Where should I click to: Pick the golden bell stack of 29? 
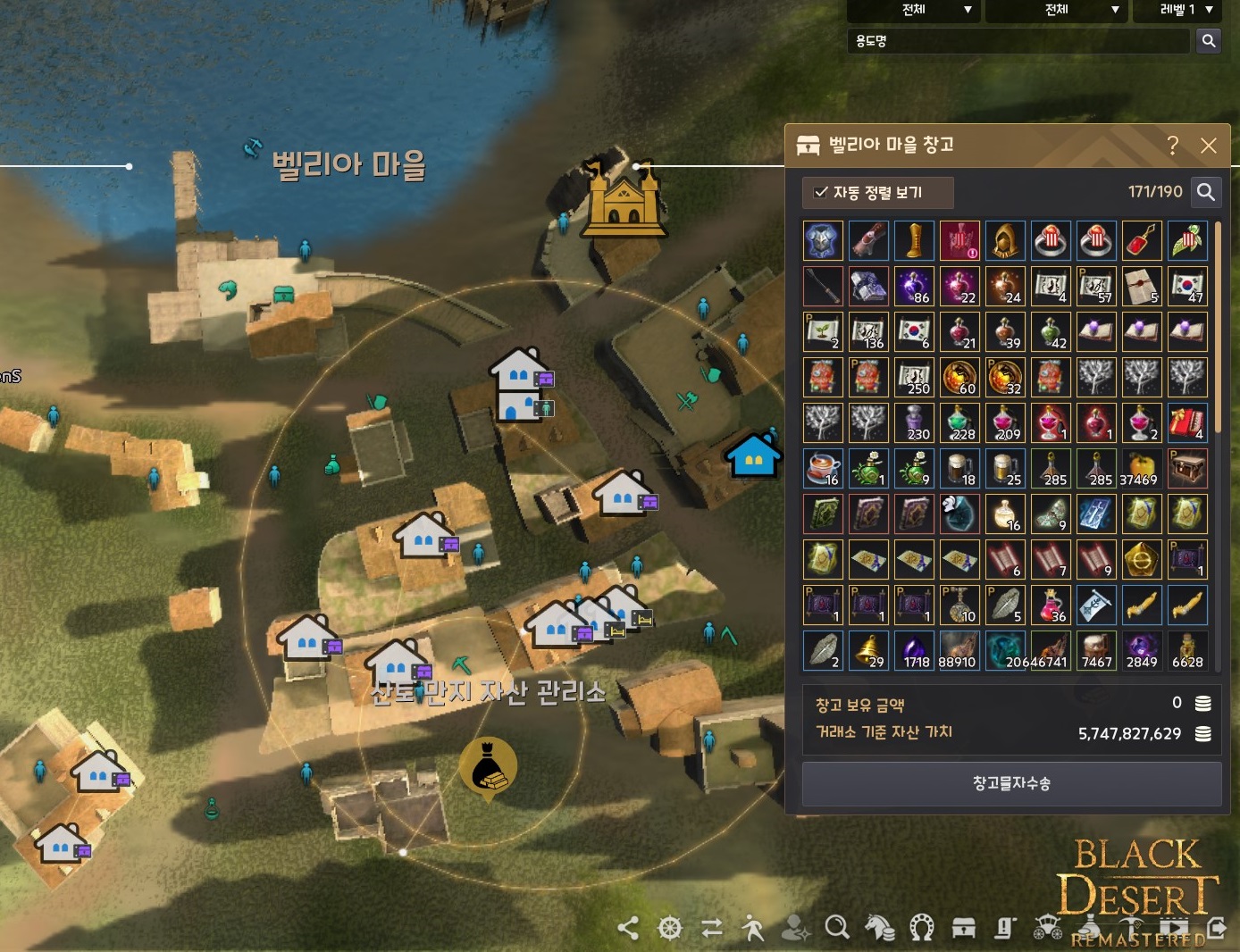[x=868, y=649]
